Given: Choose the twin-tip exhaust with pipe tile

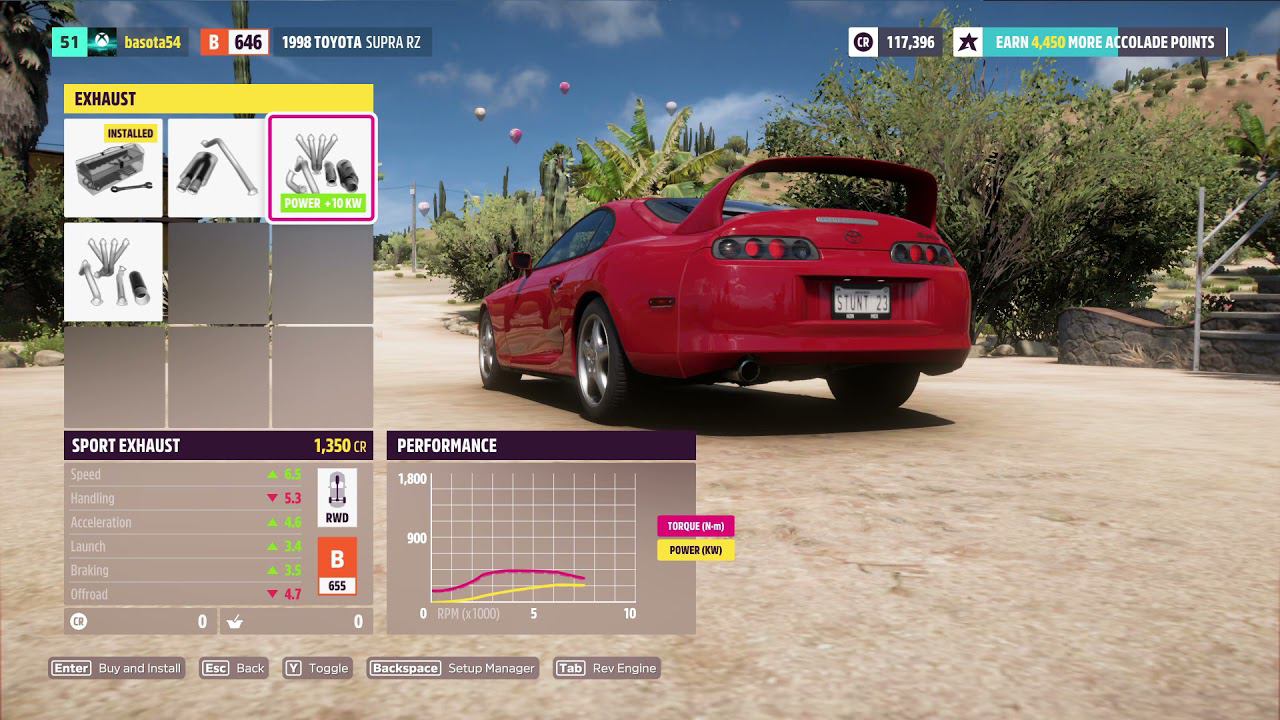Looking at the screenshot, I should click(217, 168).
